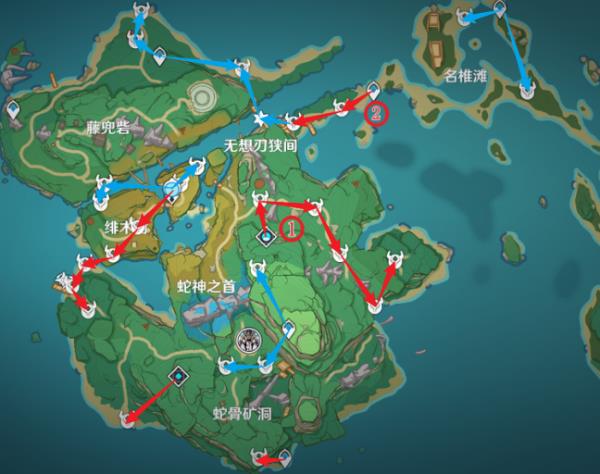This screenshot has width=600, height=474.
Task: Select the diamond marker above 蛇骨矿洞's red arrow
Action: tap(178, 375)
